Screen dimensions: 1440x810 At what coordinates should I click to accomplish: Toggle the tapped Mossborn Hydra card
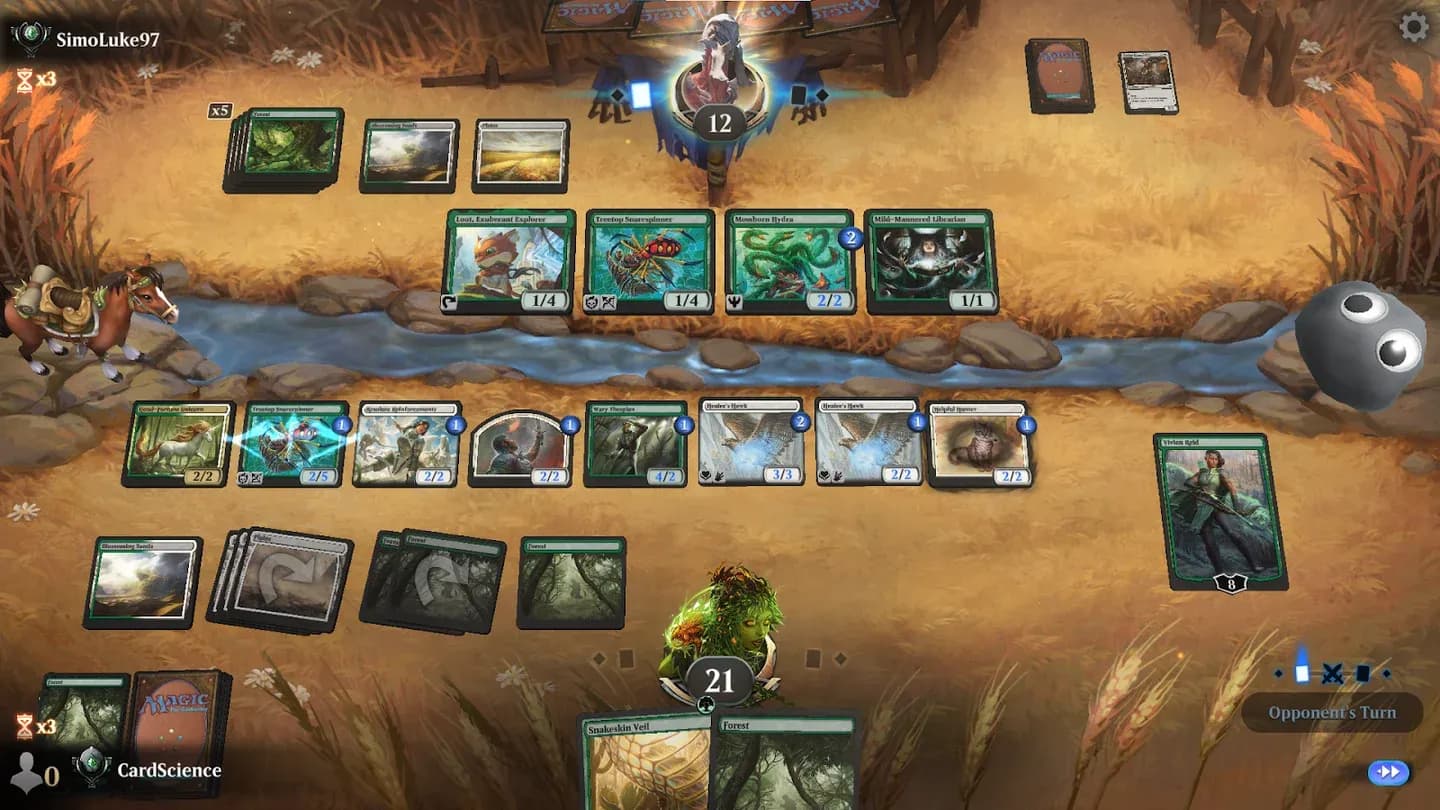tap(790, 260)
